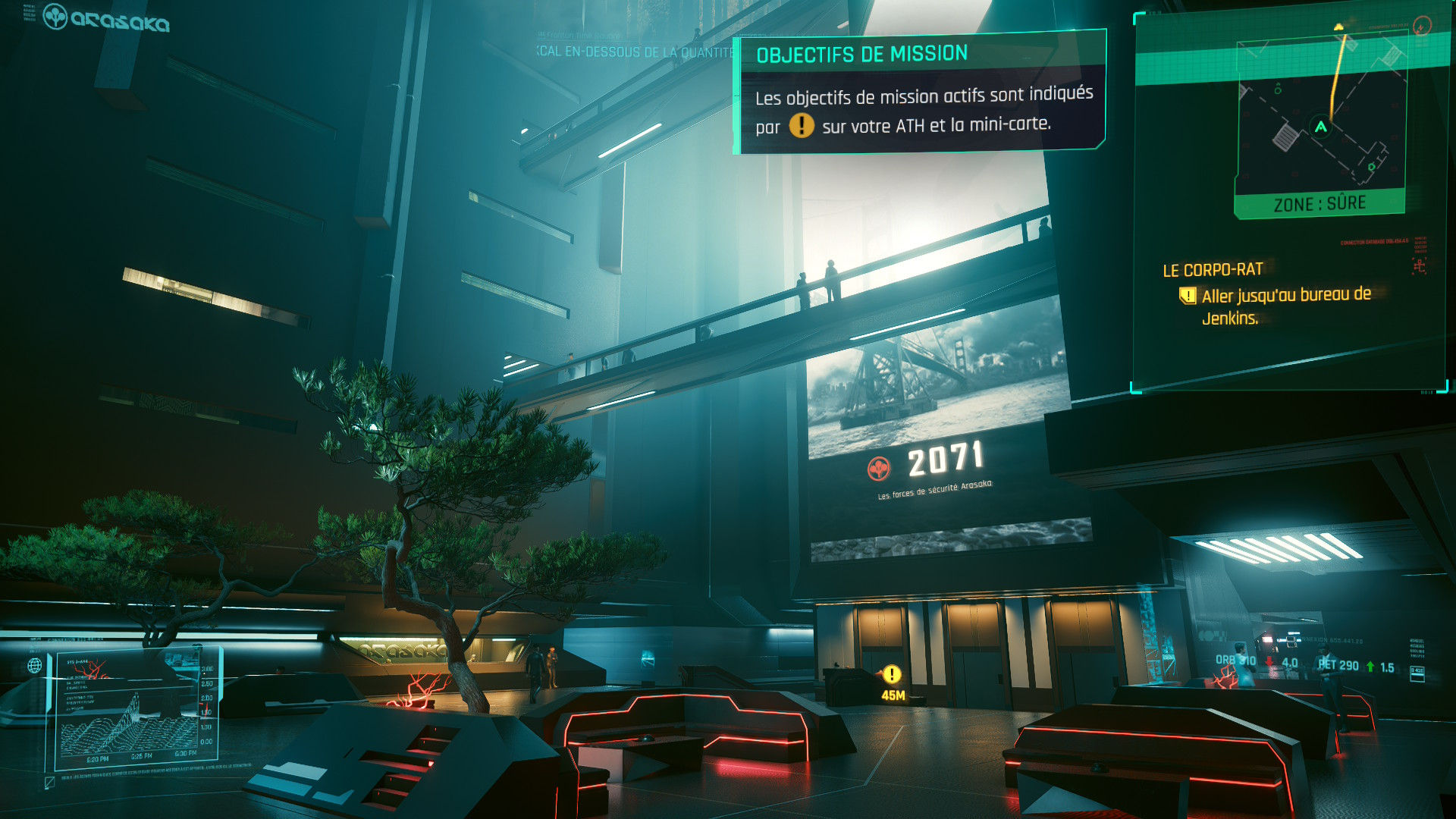
Task: Click the player arrow on the minimap
Action: (x=1321, y=127)
